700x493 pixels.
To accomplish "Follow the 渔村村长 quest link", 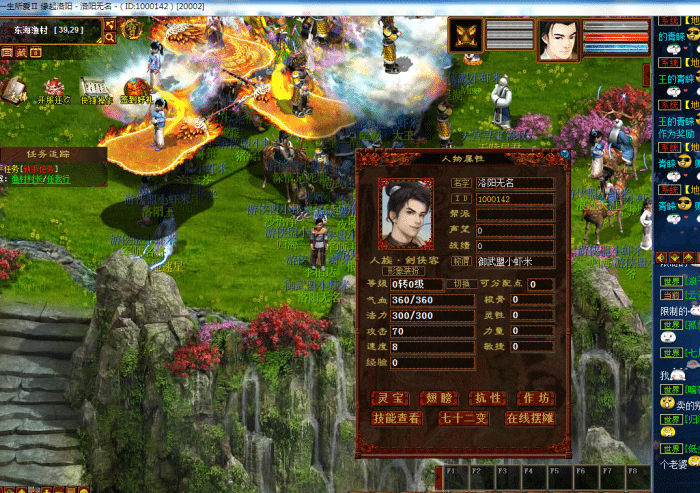I will pyautogui.click(x=25, y=180).
